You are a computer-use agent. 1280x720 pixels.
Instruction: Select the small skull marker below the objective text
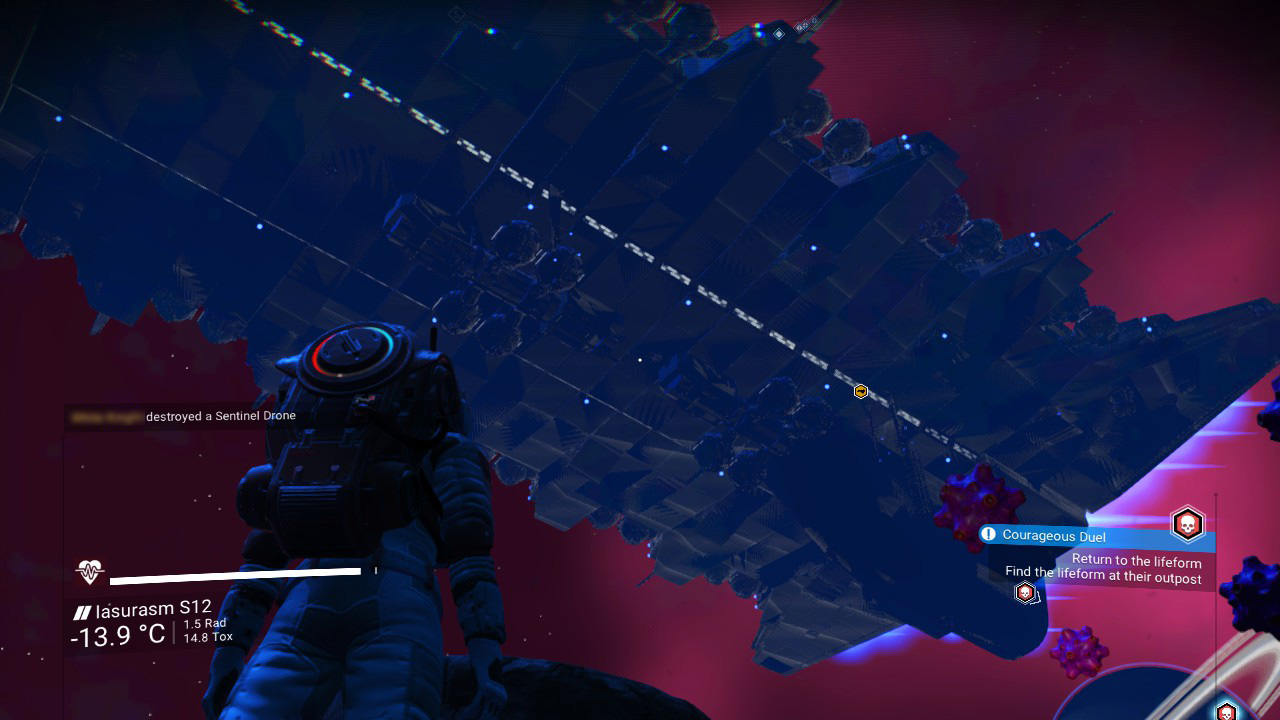pyautogui.click(x=1024, y=593)
